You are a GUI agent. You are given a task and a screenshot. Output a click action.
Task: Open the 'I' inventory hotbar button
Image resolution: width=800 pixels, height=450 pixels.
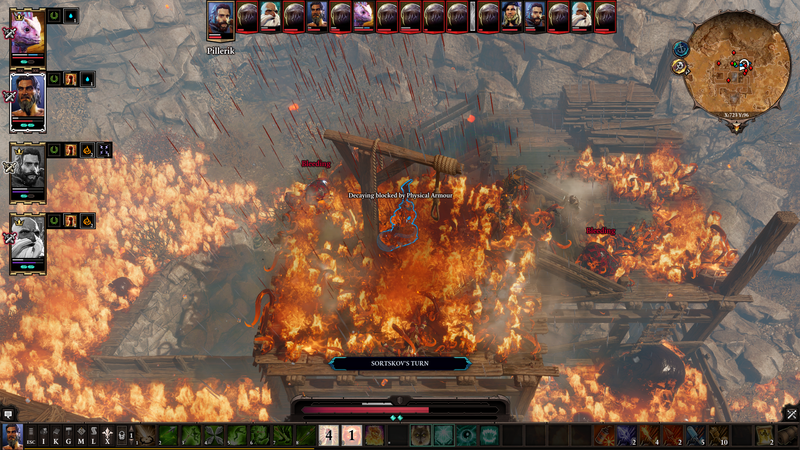click(x=43, y=436)
